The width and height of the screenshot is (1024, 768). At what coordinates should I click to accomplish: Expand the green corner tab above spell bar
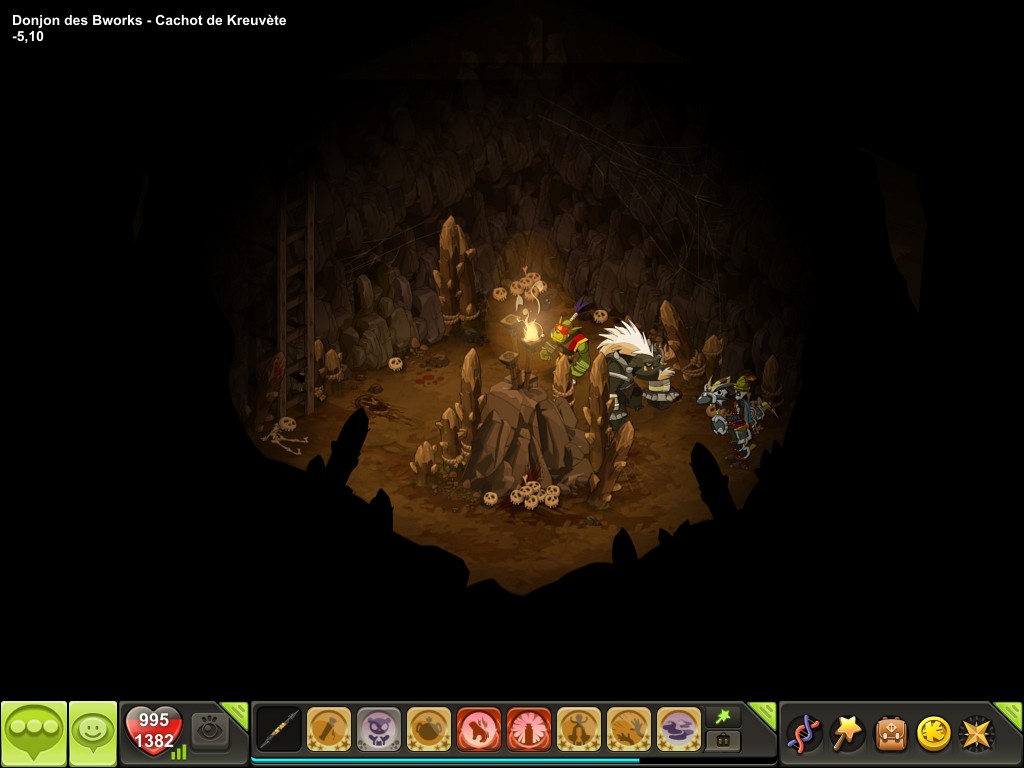[764, 712]
